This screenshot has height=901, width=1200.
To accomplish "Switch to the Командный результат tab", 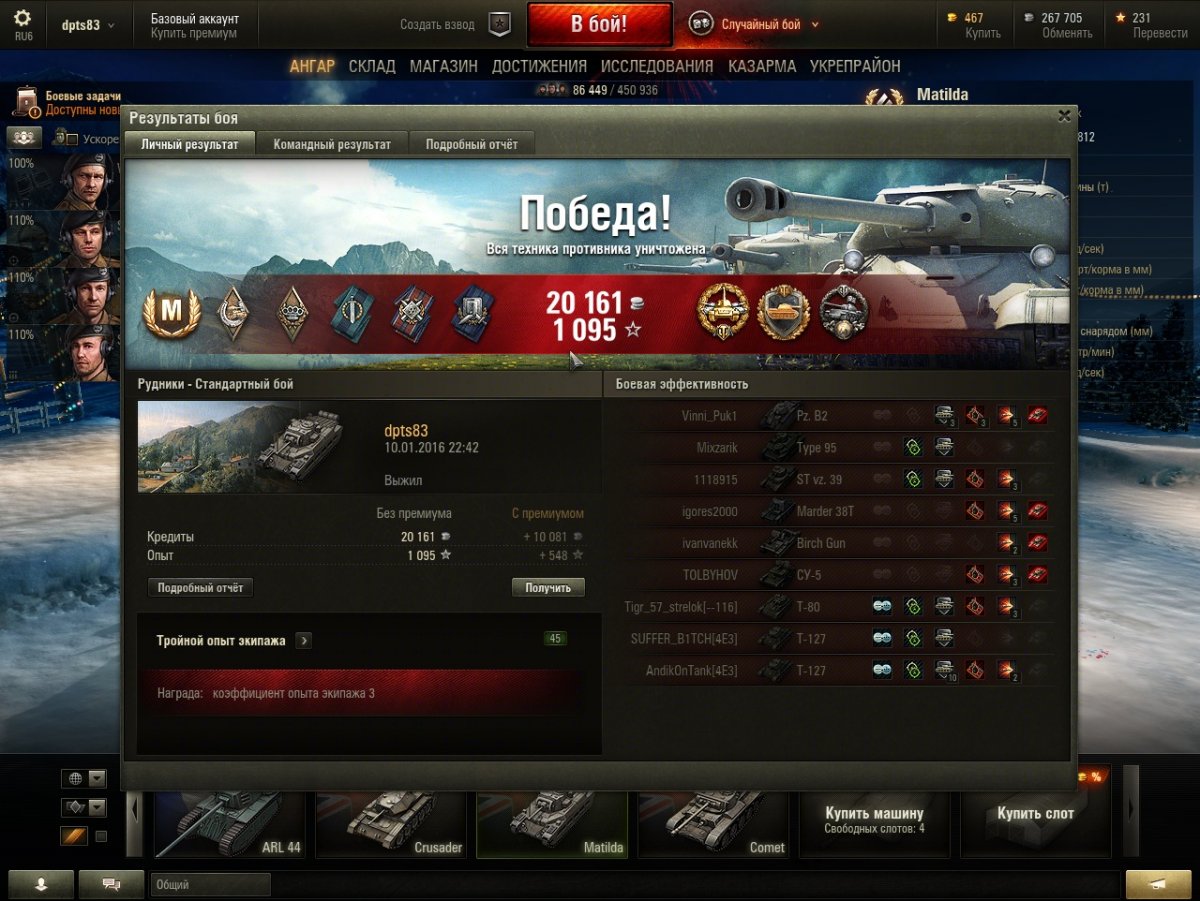I will (x=332, y=144).
